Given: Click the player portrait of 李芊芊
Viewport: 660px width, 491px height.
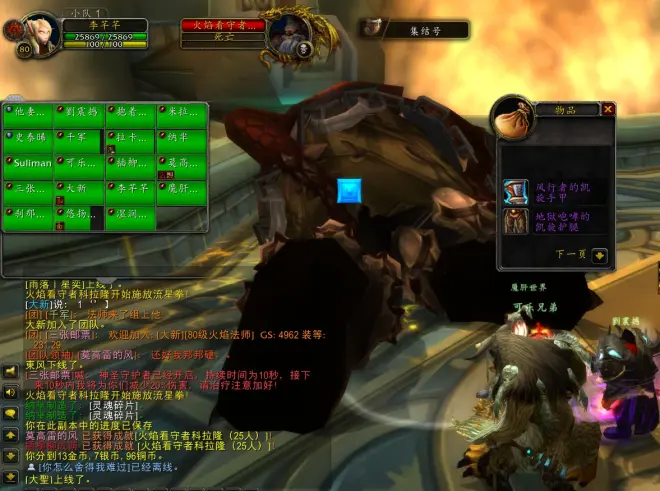Looking at the screenshot, I should pos(41,33).
